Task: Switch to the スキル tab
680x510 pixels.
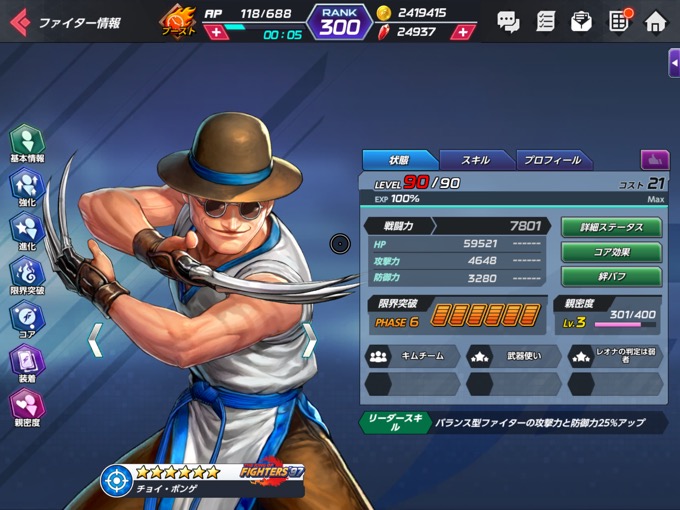Action: pos(475,160)
